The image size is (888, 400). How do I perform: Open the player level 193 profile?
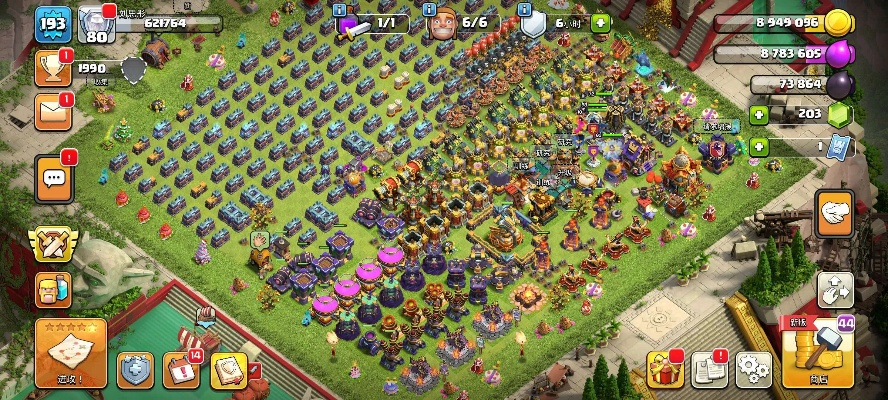(51, 25)
